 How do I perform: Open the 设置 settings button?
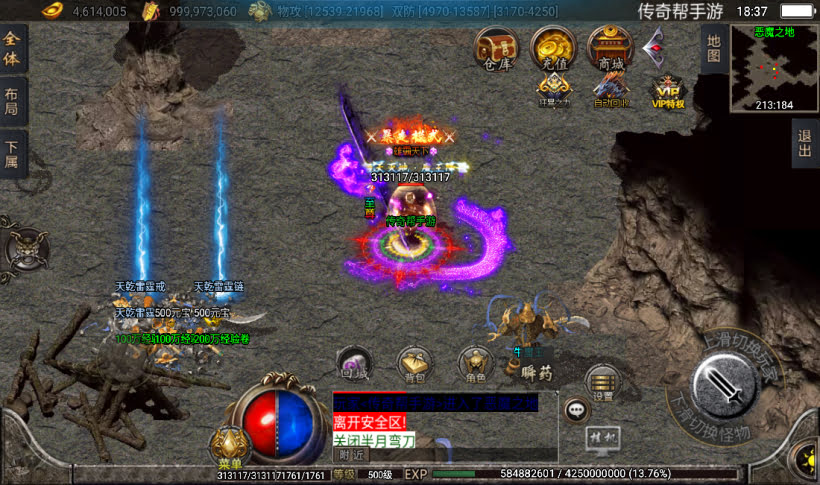pos(602,382)
